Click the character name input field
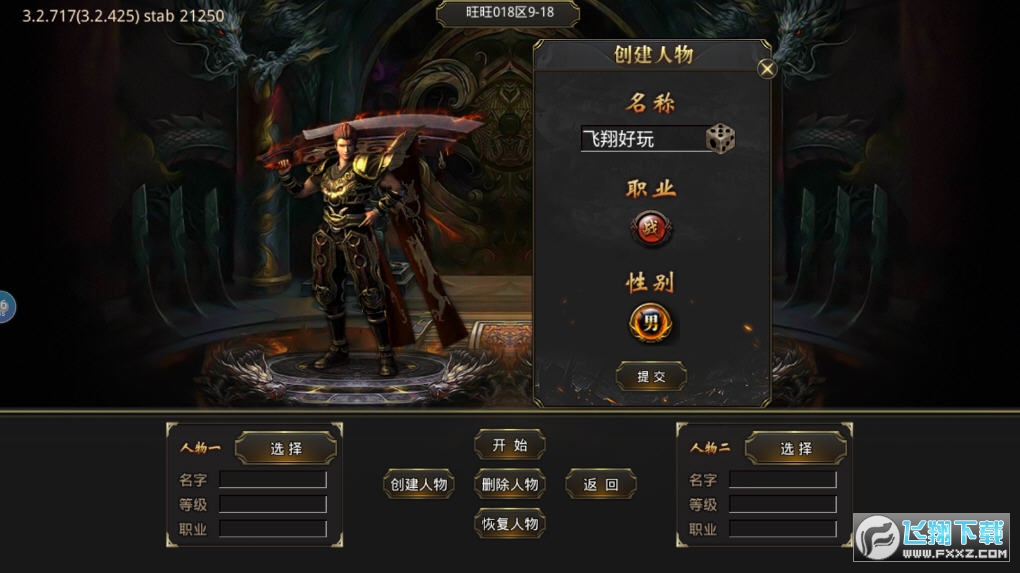This screenshot has width=1020, height=573. (x=643, y=139)
